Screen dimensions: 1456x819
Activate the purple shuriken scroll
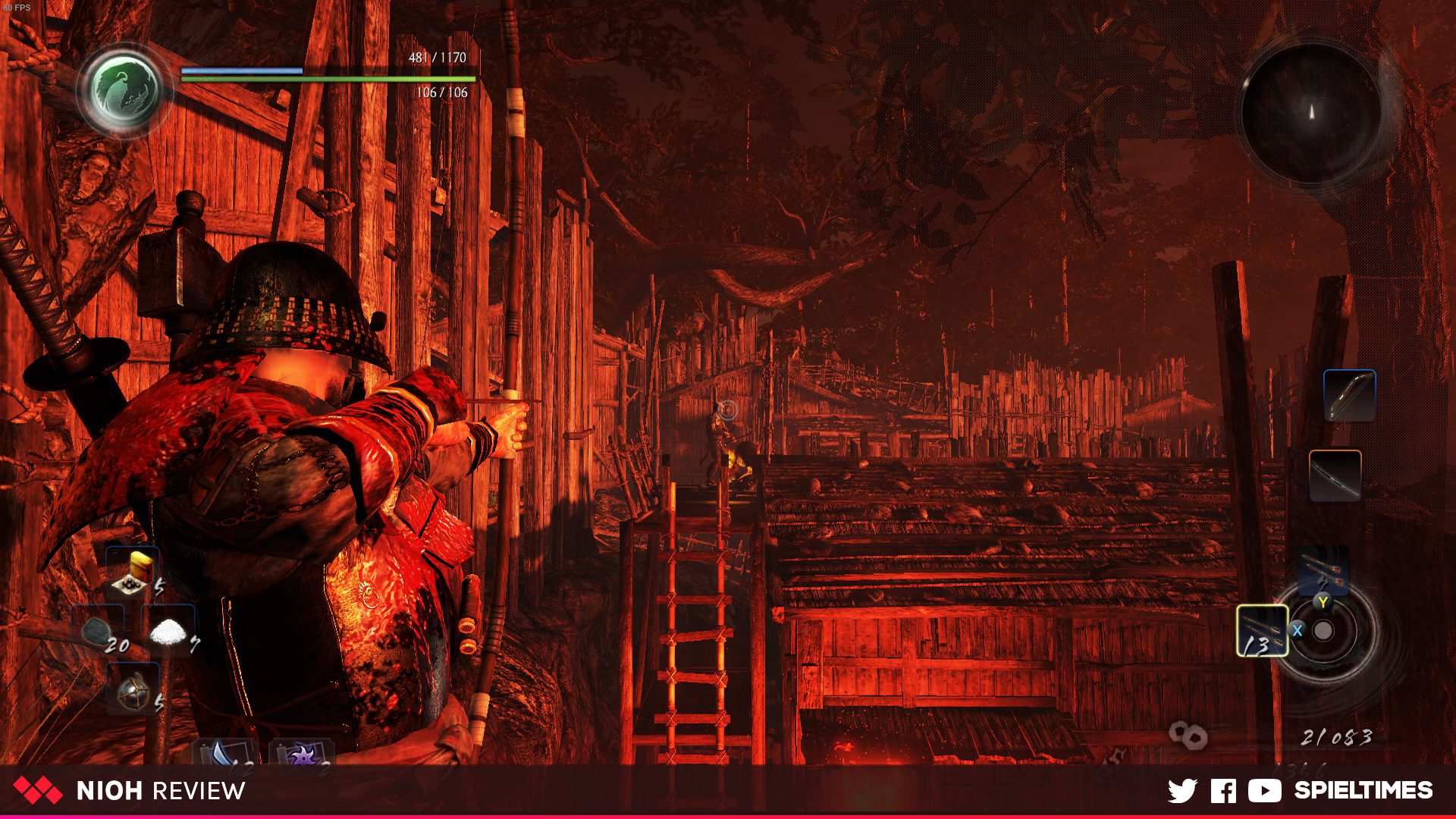[302, 753]
